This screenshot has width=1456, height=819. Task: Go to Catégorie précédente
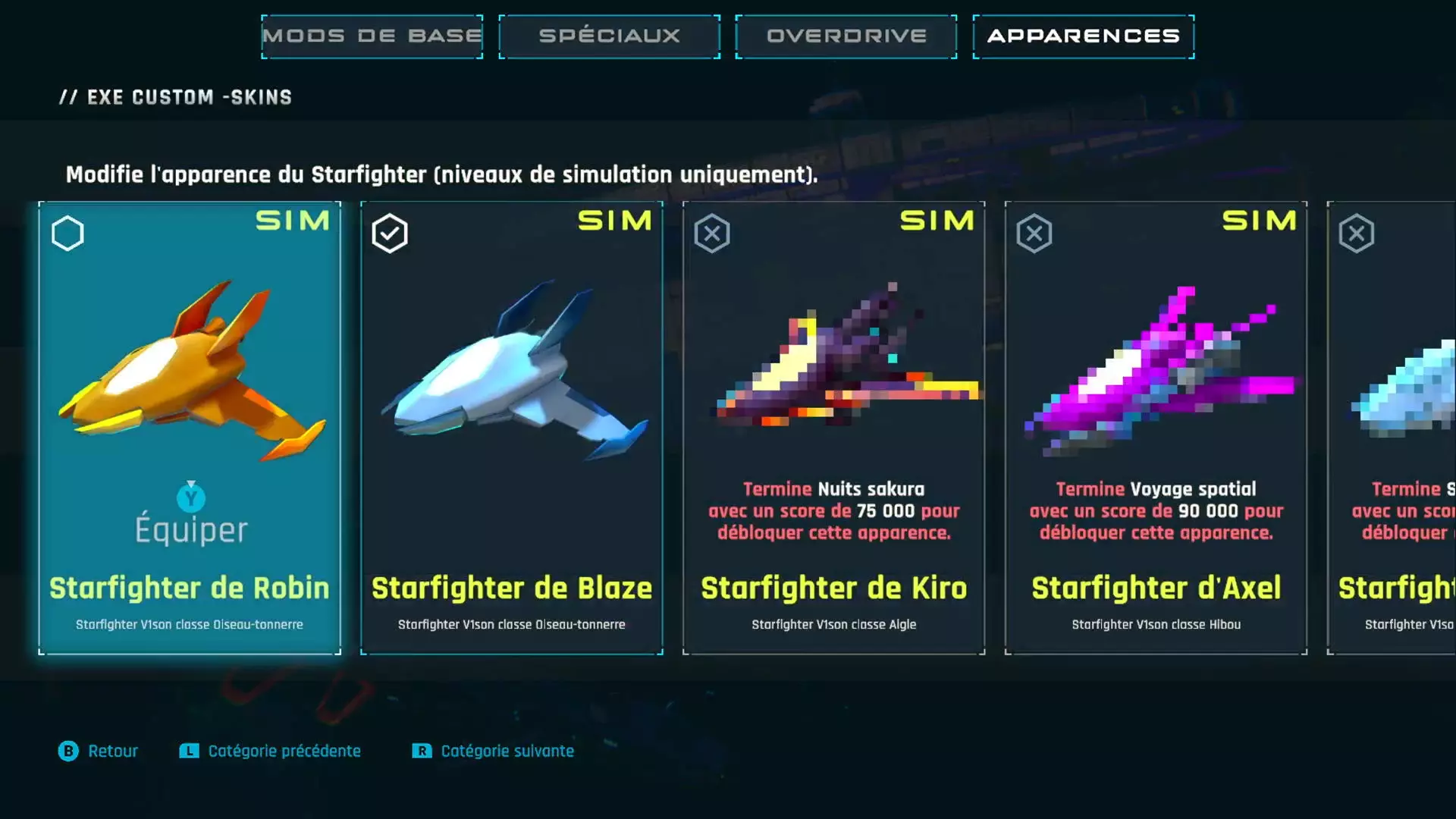tap(271, 751)
